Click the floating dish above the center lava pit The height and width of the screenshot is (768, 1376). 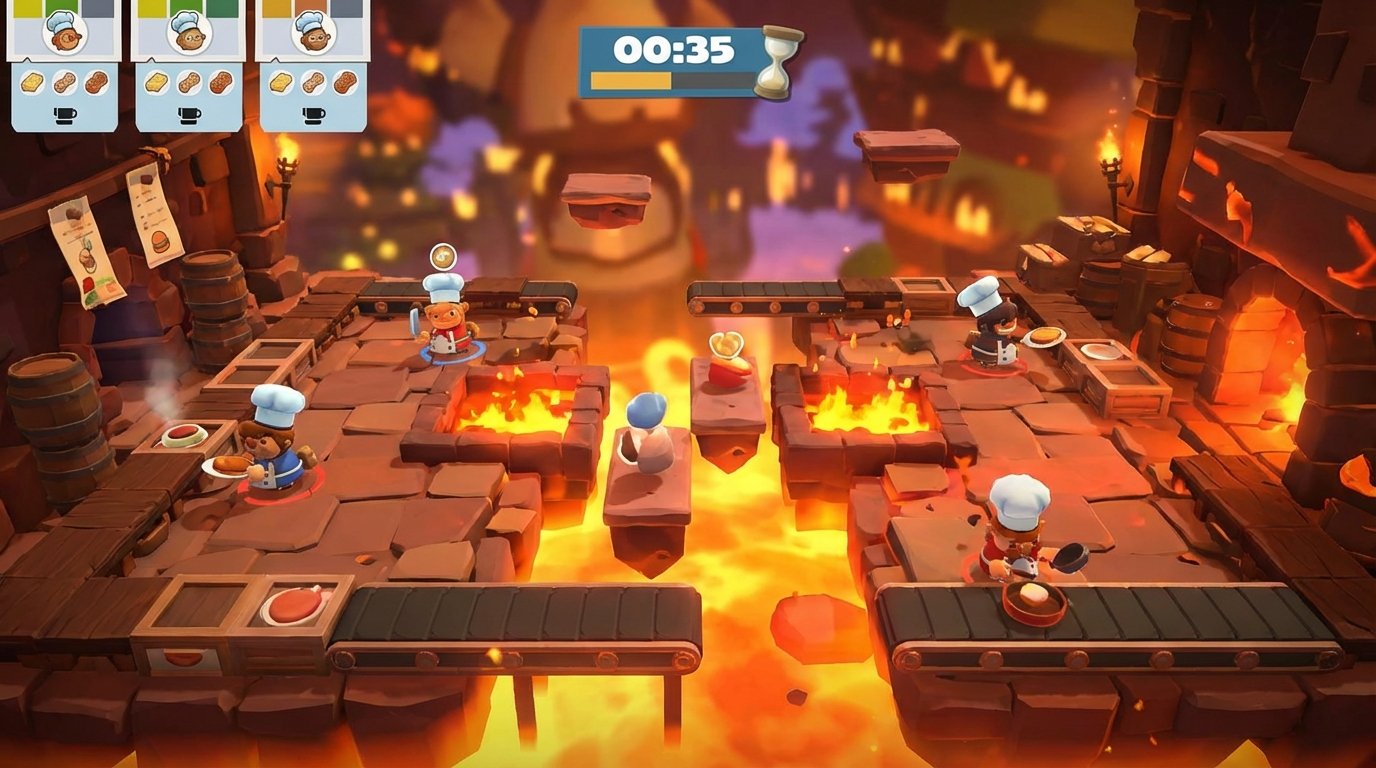pos(725,345)
